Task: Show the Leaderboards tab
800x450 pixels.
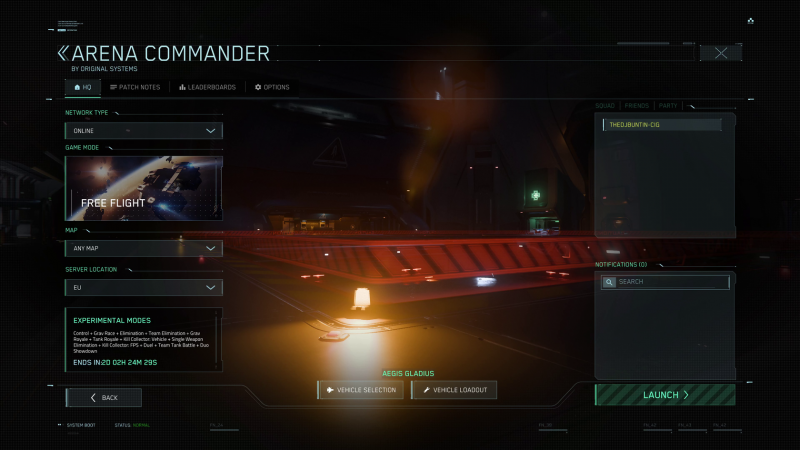Action: [207, 87]
